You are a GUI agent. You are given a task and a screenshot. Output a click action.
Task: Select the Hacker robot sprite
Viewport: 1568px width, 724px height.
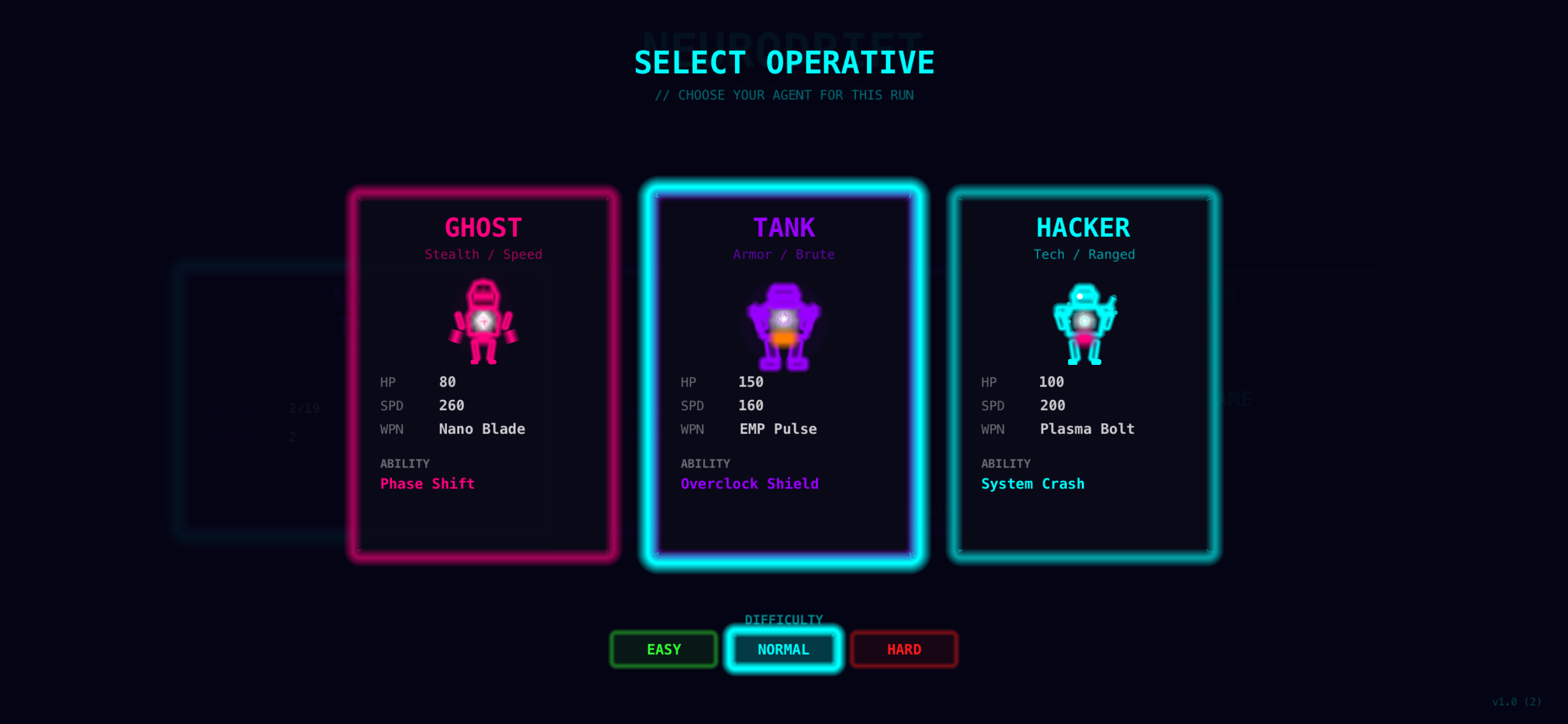1086,322
